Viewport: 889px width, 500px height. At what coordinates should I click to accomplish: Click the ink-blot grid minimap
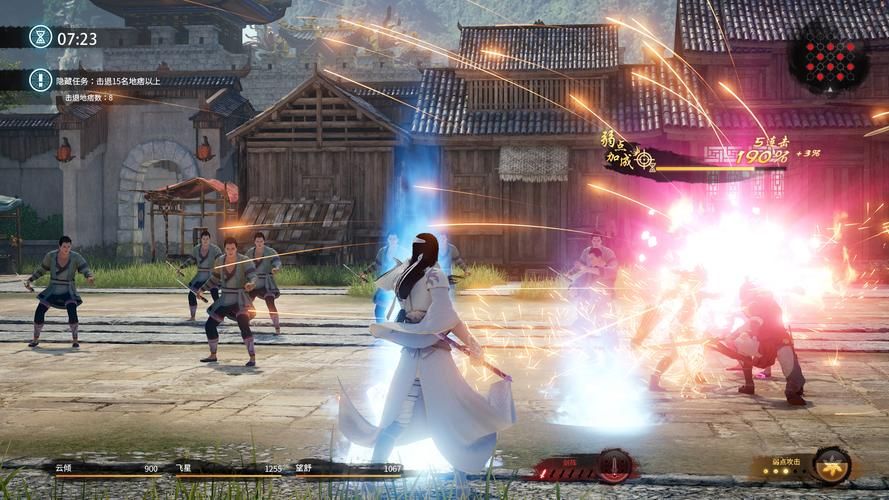827,63
